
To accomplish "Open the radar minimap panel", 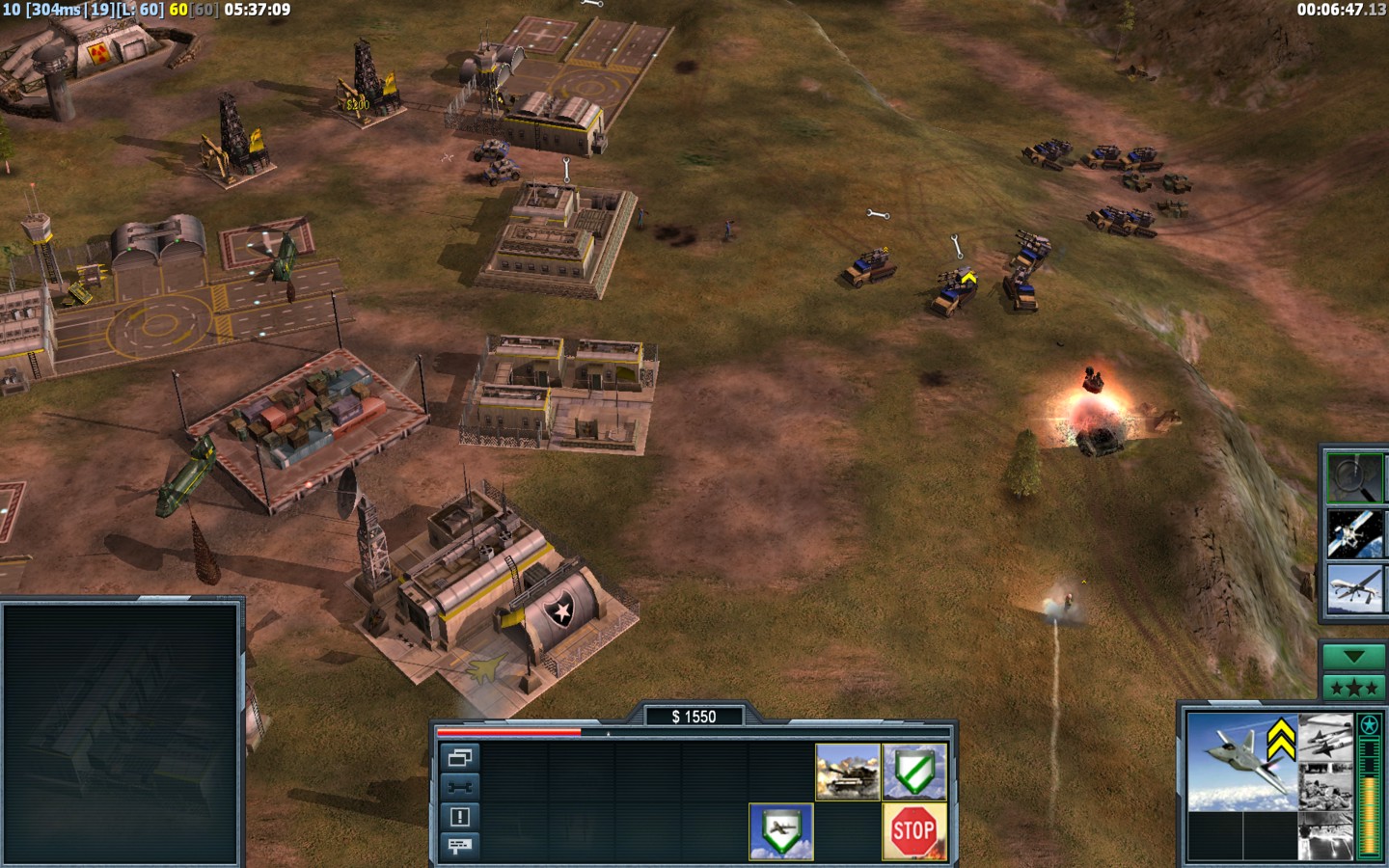I will pos(121,731).
